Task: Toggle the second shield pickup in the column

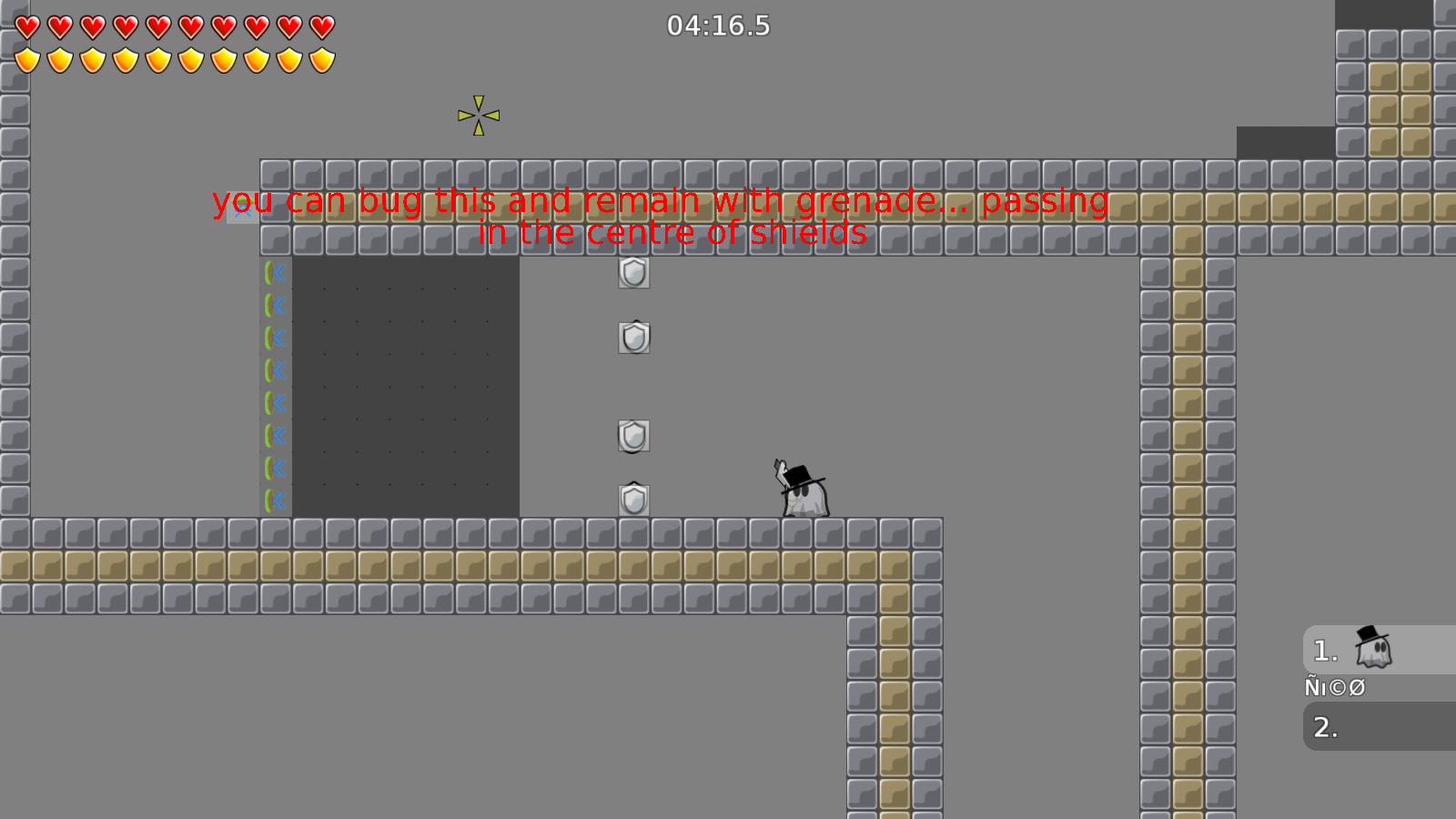Action: pyautogui.click(x=635, y=338)
